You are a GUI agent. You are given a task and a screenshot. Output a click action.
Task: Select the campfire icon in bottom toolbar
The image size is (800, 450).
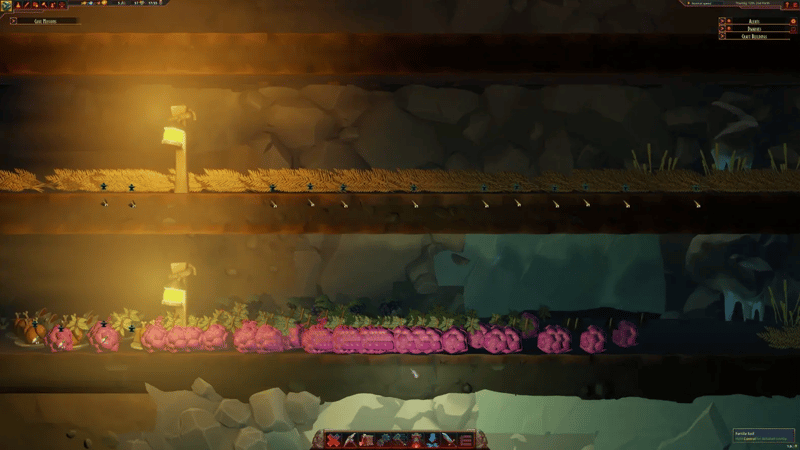tap(415, 440)
